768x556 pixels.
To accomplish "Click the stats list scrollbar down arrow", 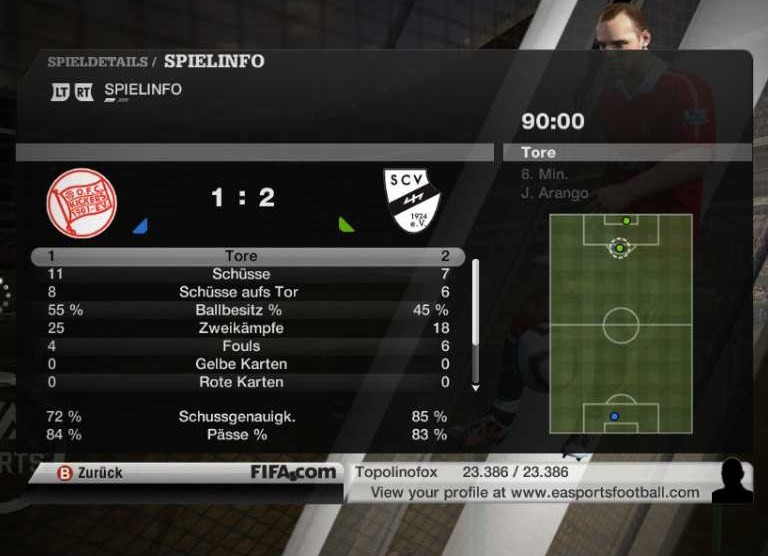I will pos(476,387).
